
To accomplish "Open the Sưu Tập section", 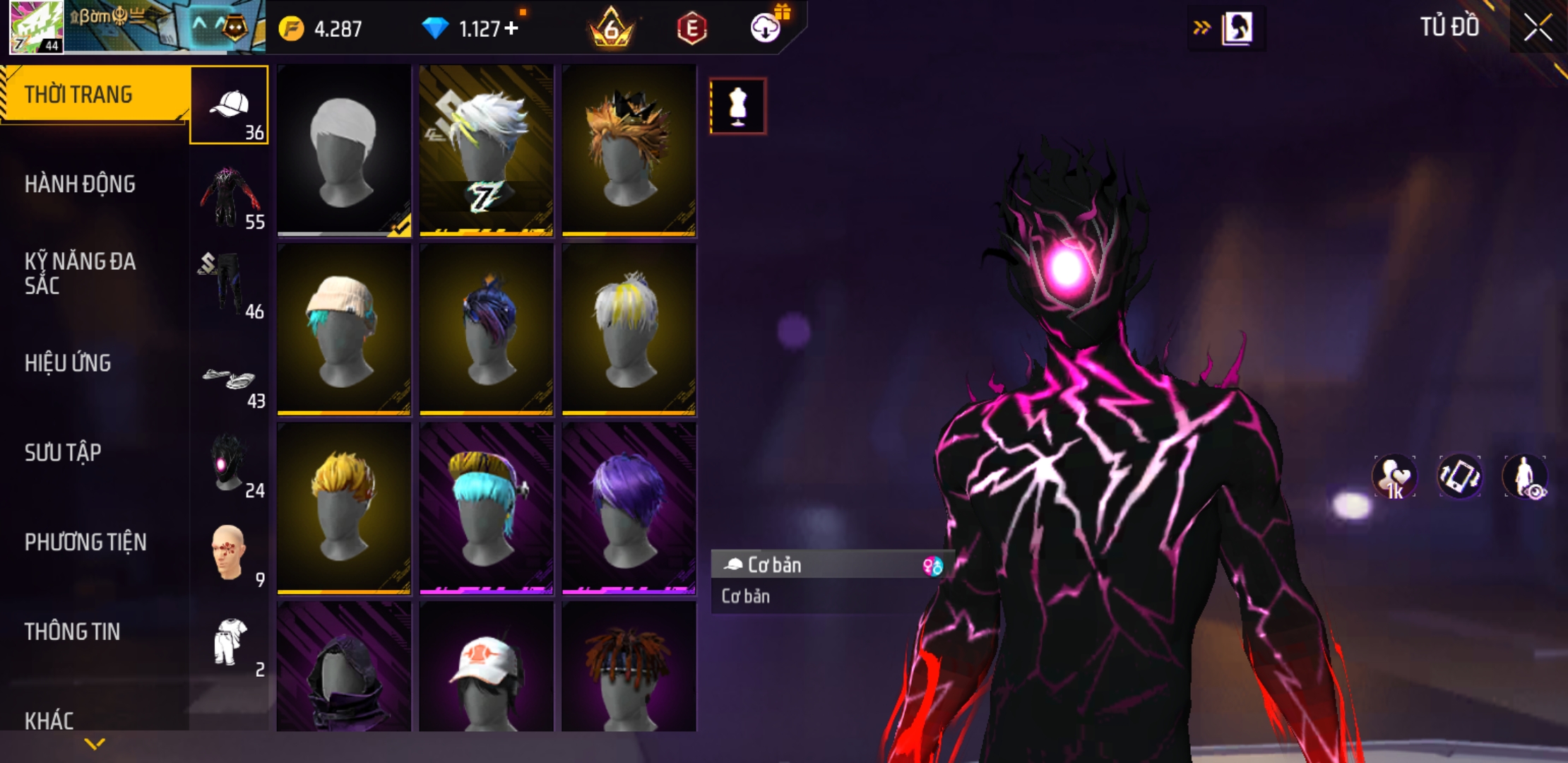I will [x=63, y=452].
